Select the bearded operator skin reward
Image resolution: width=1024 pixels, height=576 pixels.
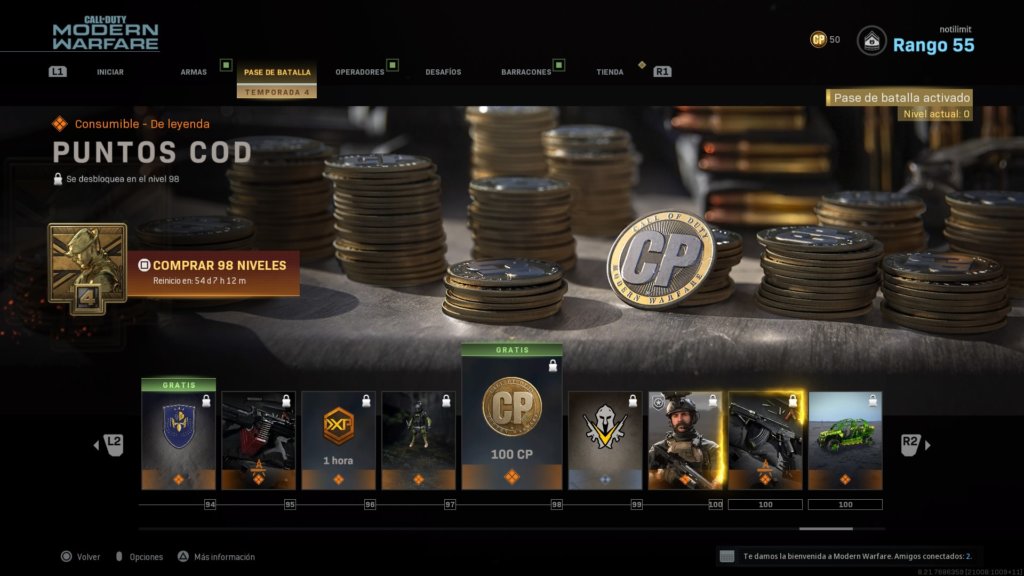coord(685,438)
